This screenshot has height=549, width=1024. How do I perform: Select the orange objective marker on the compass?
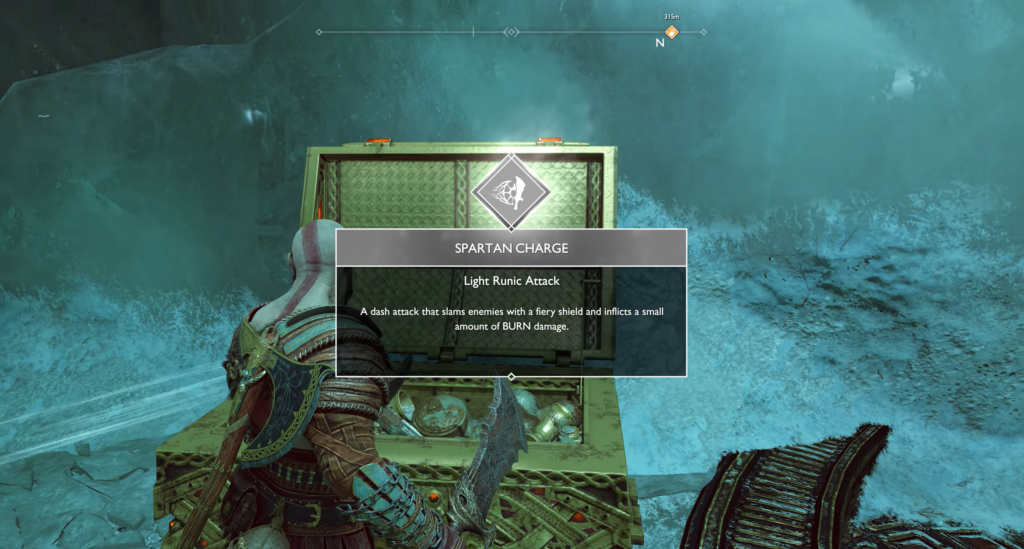671,32
